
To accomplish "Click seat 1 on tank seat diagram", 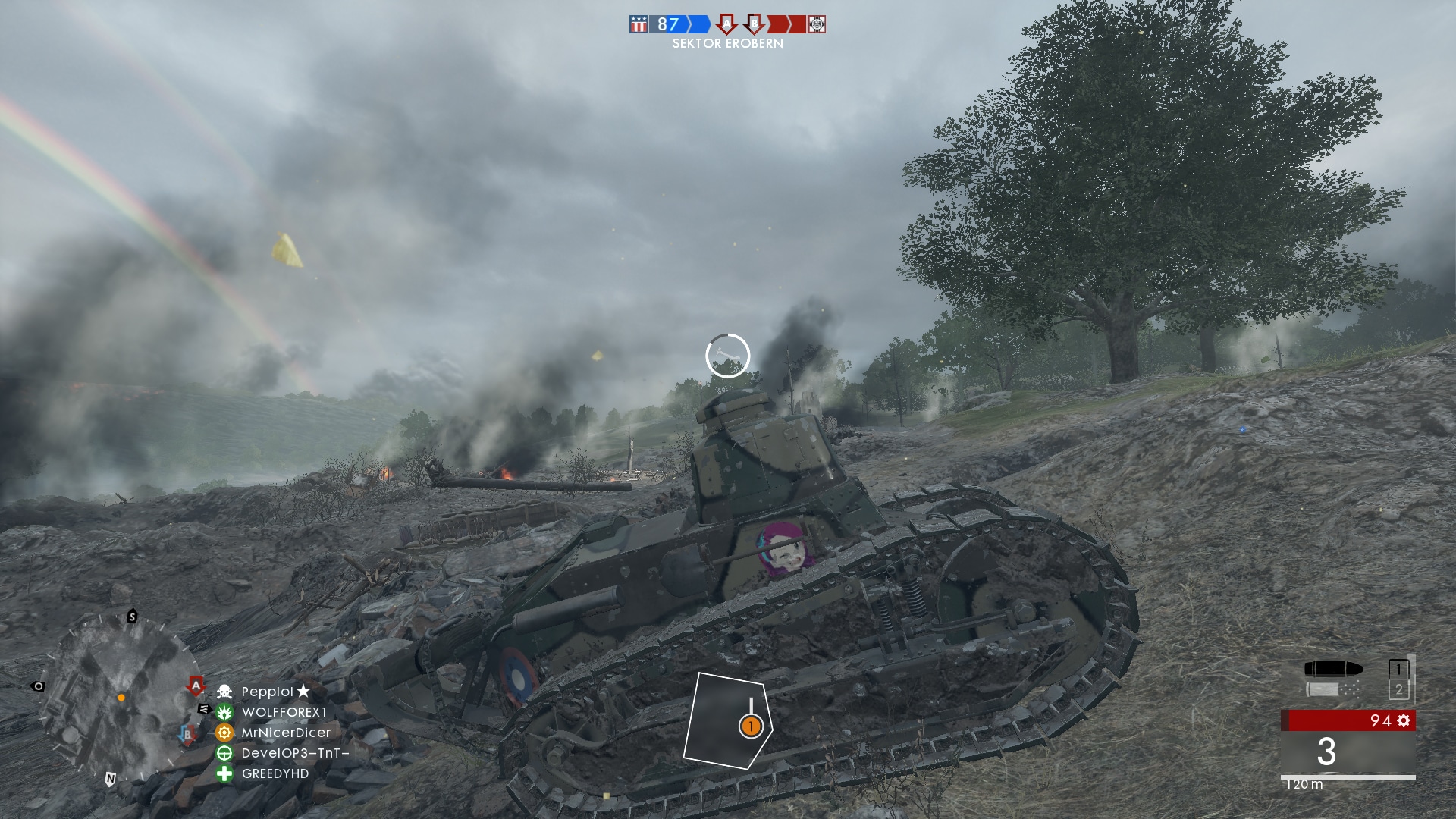I will 751,726.
